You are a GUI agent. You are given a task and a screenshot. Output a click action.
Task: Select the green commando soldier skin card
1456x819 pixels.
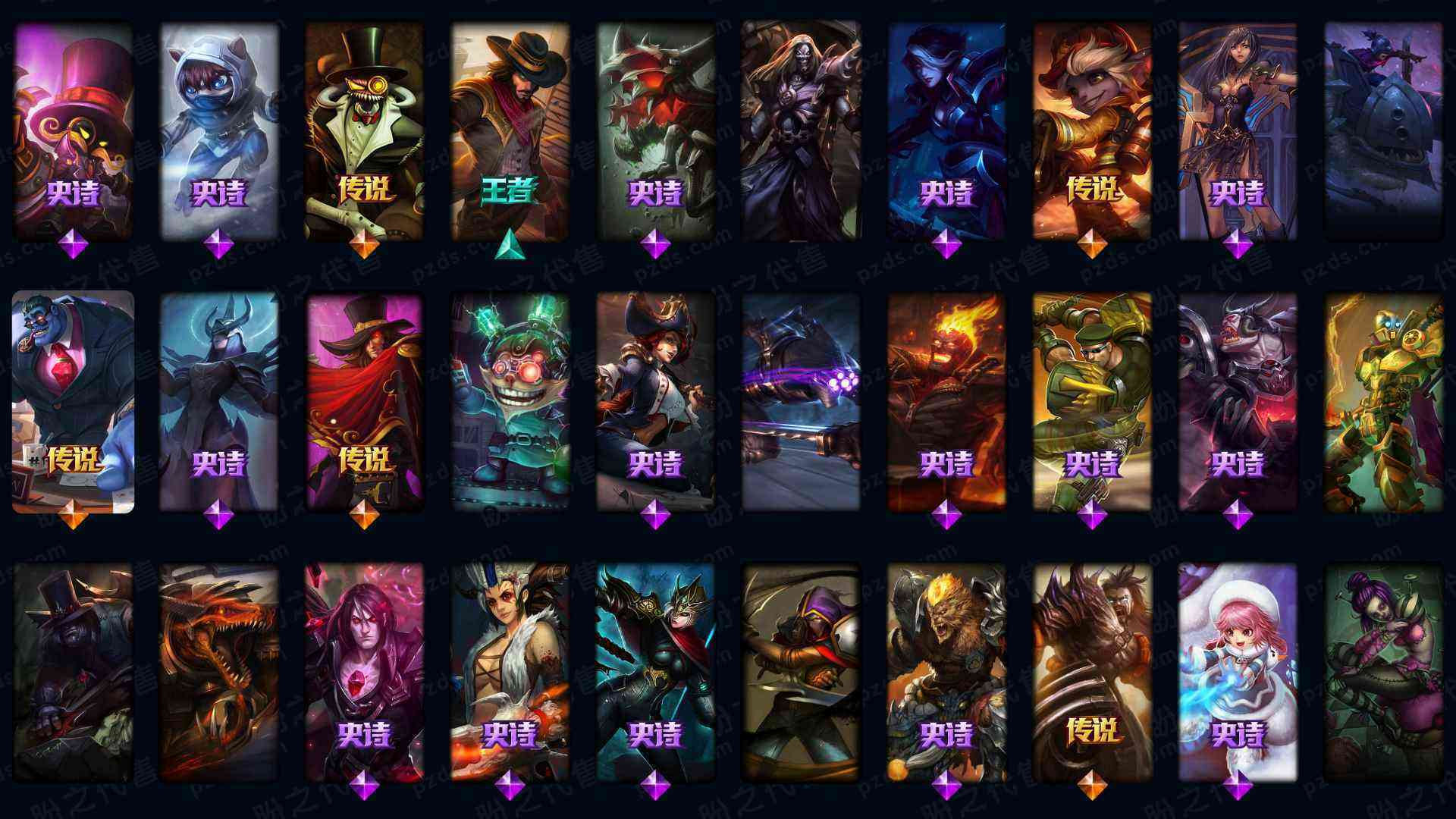pyautogui.click(x=1092, y=402)
